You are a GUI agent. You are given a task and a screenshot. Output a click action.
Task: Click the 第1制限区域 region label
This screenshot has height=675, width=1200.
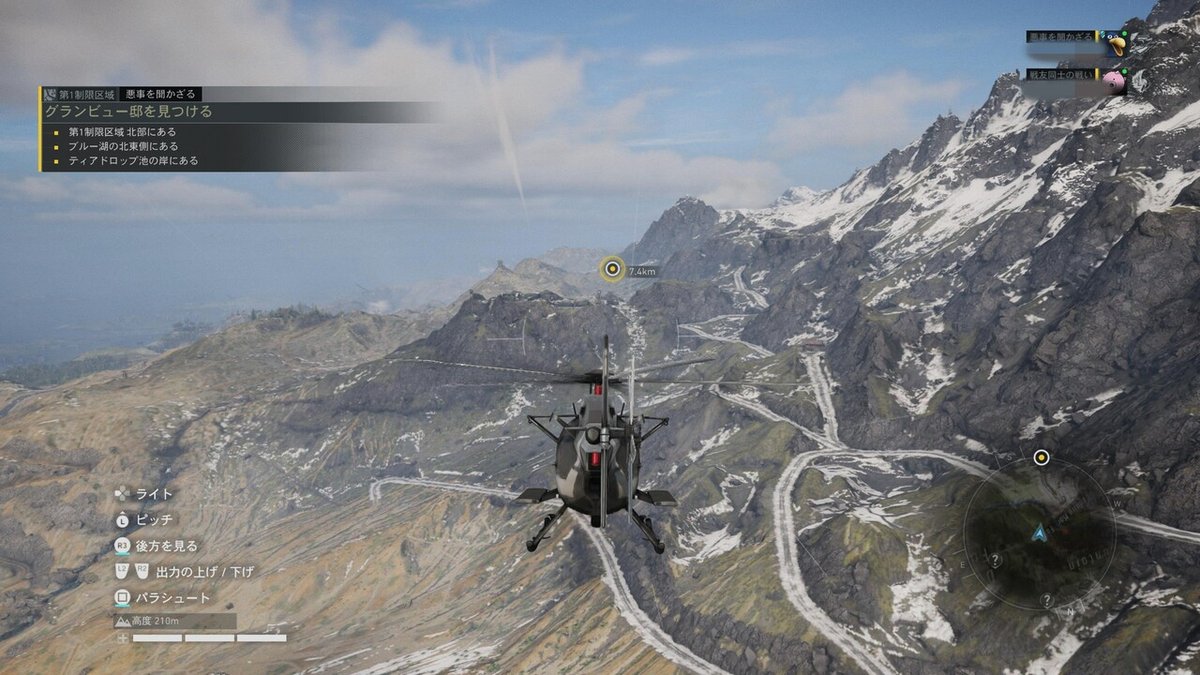click(84, 94)
